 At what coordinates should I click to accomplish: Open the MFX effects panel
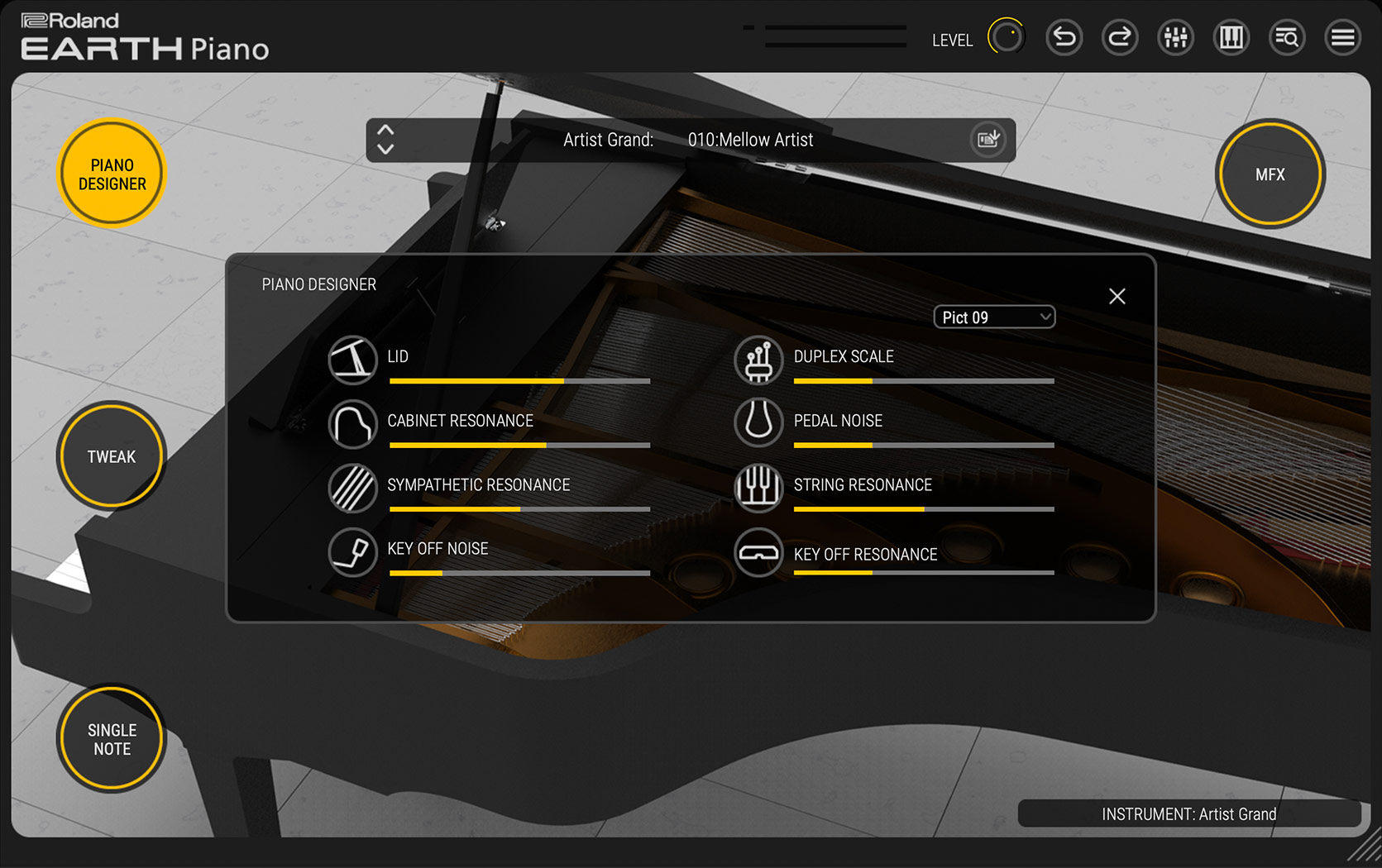(1270, 174)
